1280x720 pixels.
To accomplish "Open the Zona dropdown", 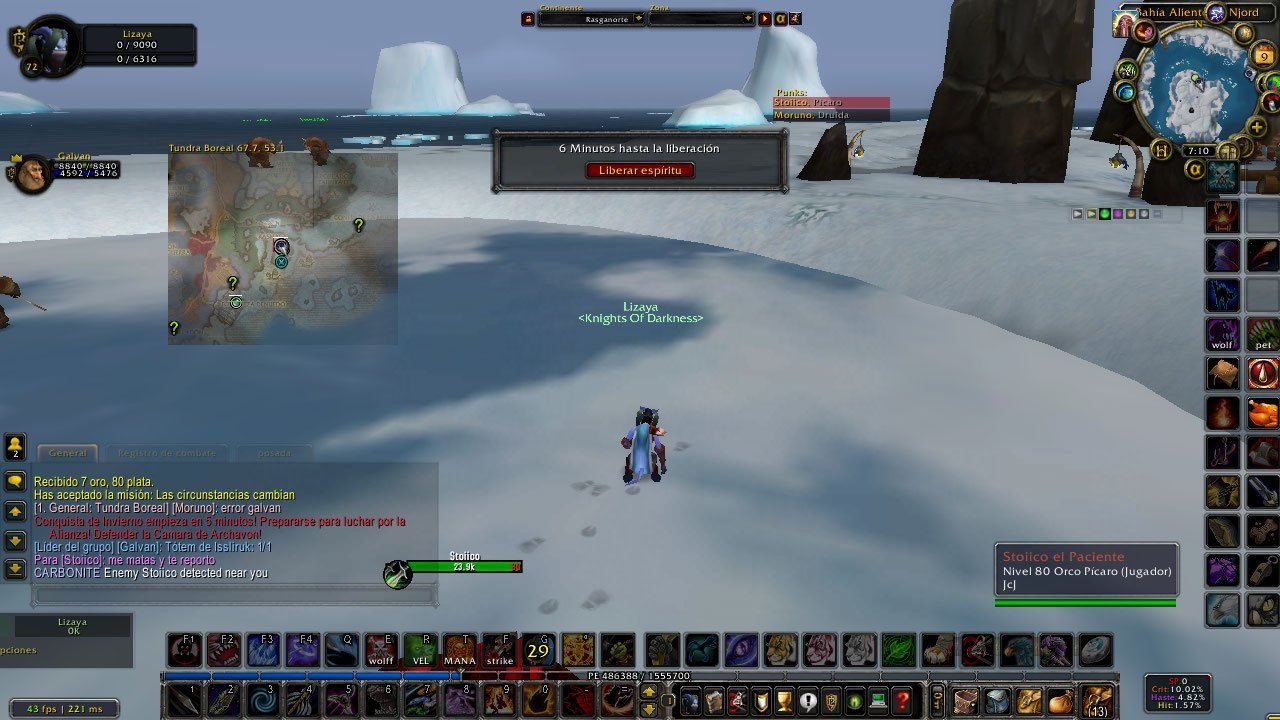I will click(700, 19).
